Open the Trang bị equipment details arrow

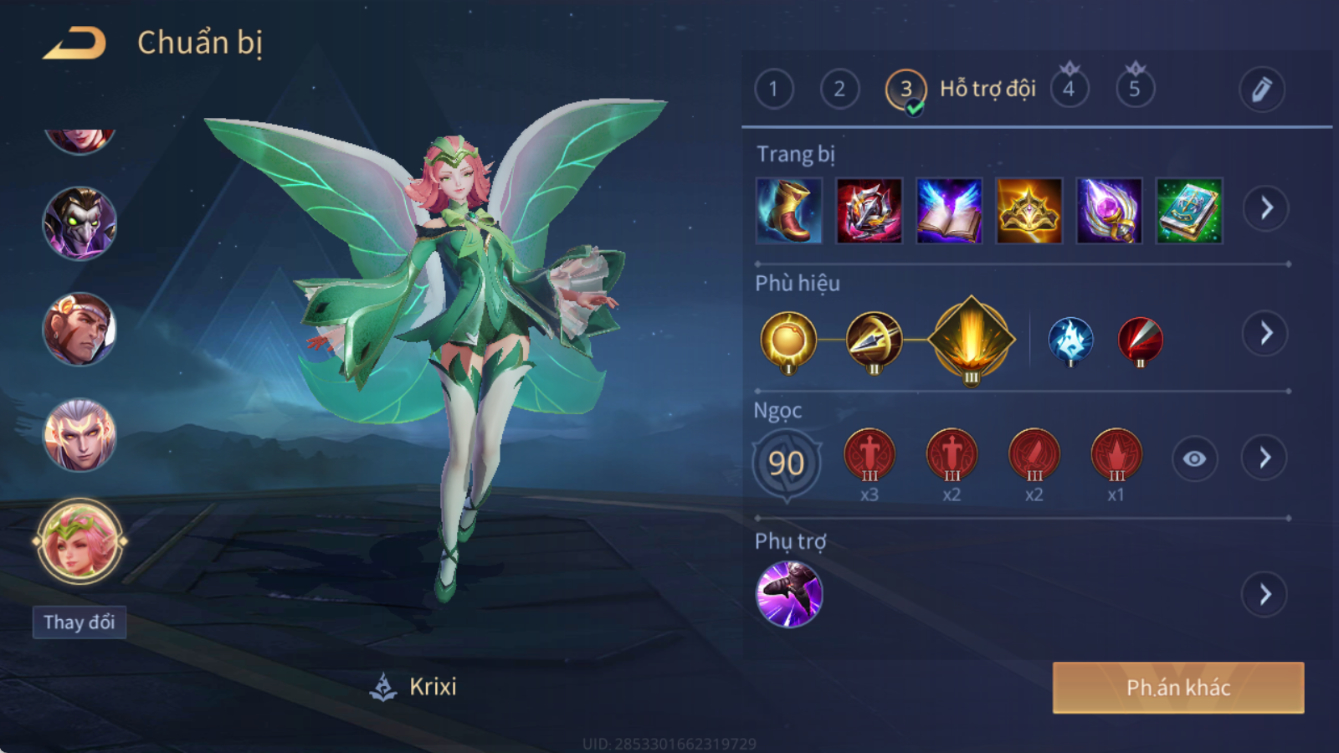tap(1265, 208)
